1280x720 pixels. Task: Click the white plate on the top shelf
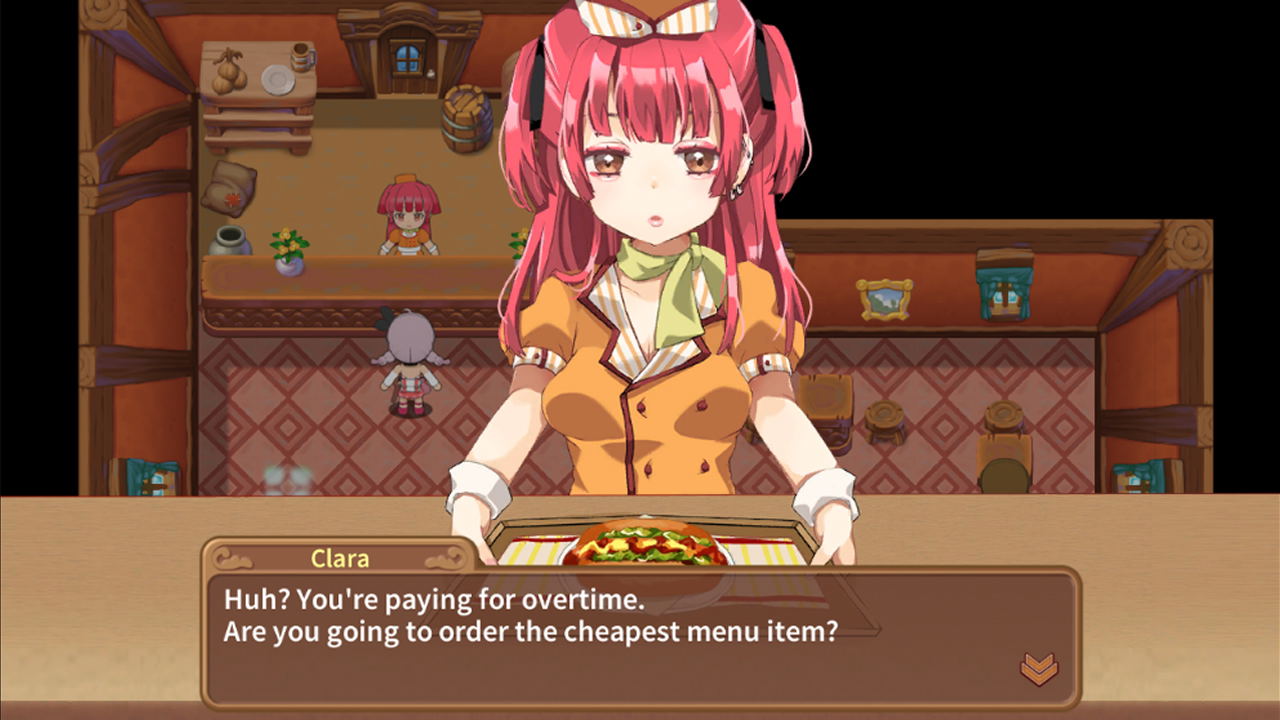(x=277, y=79)
